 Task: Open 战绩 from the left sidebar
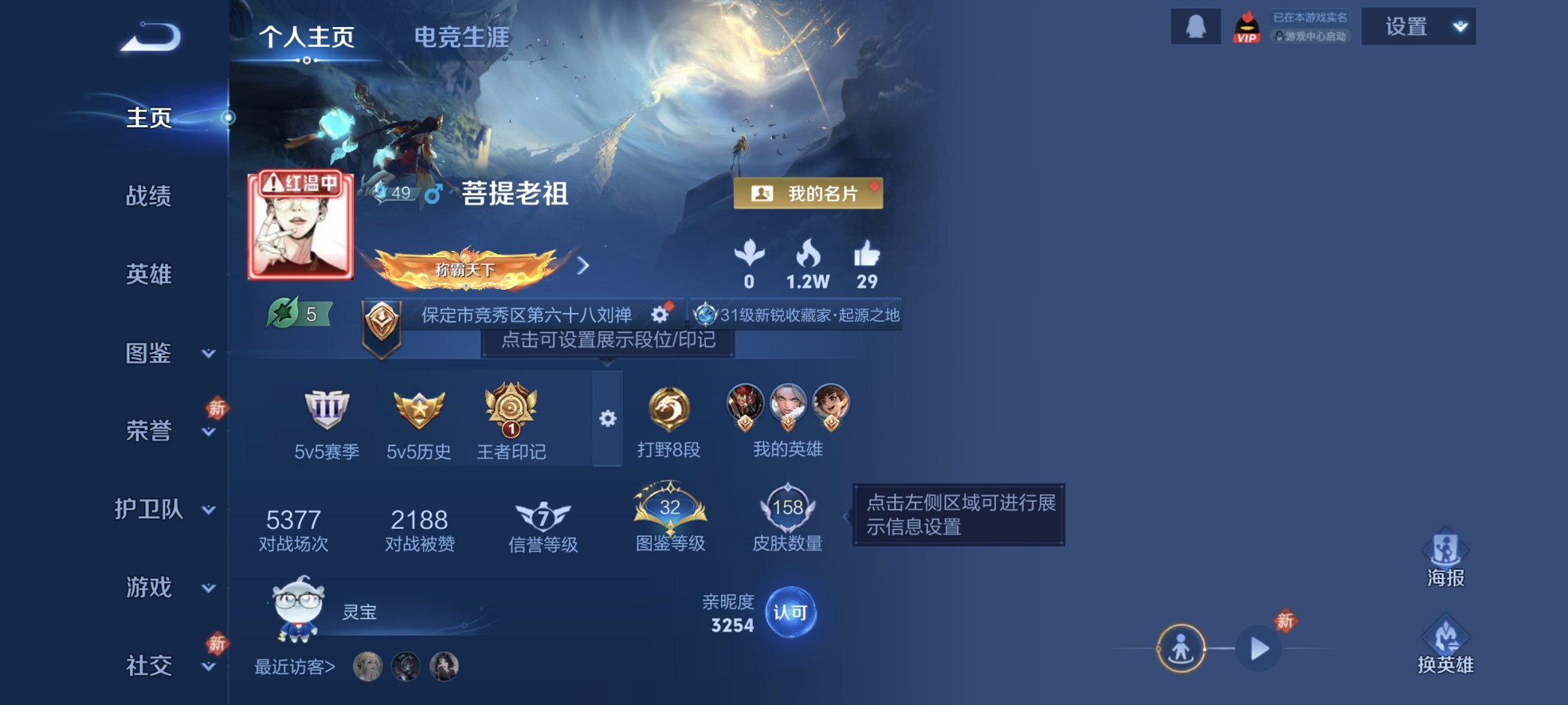click(x=149, y=198)
